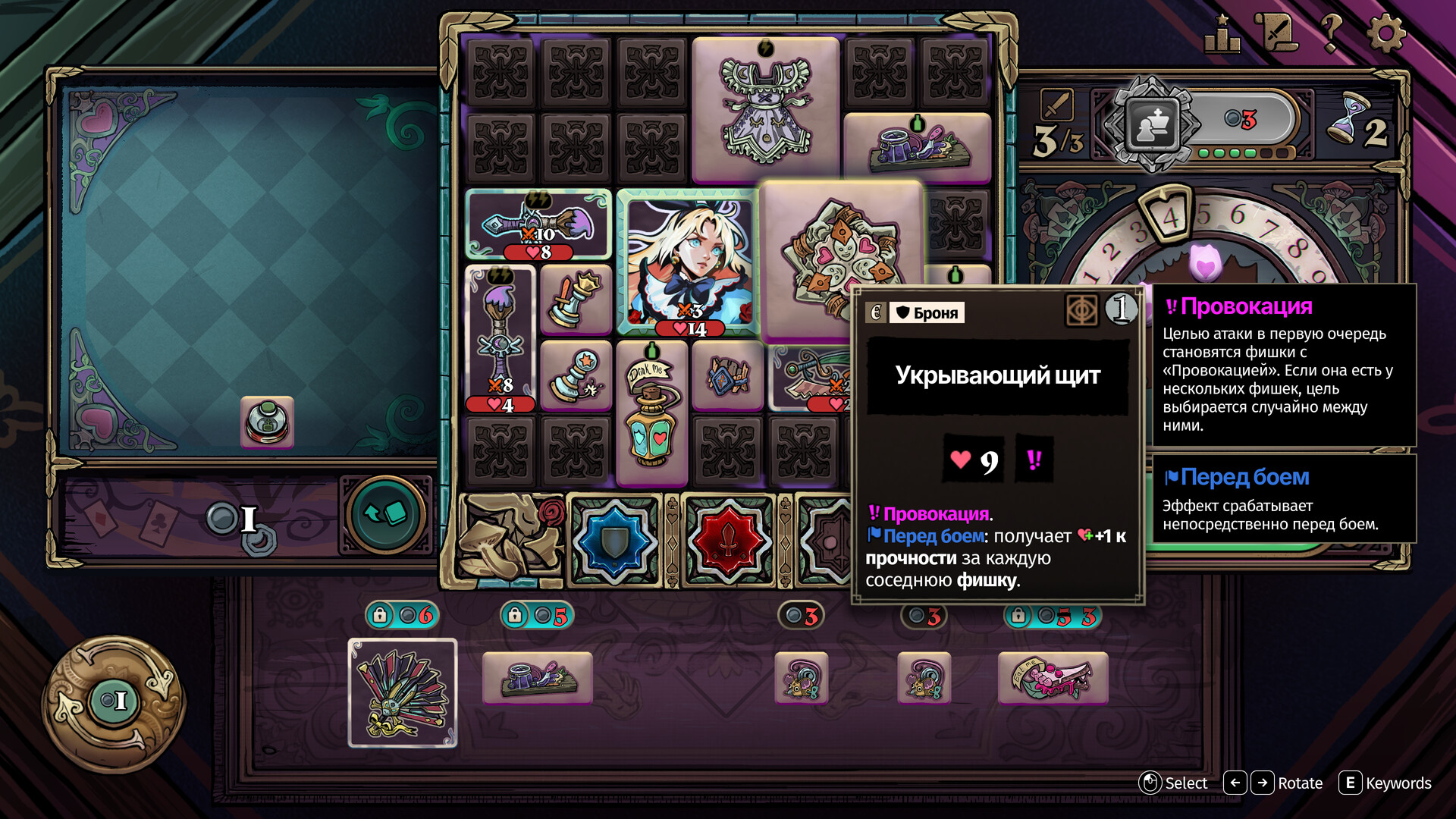
Task: Choose the feather fan shop item
Action: point(403,693)
